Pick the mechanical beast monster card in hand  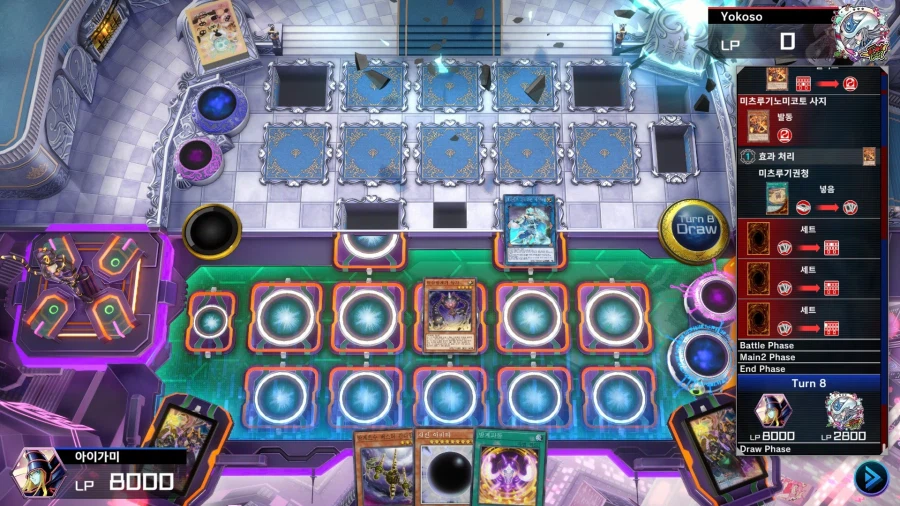pyautogui.click(x=382, y=472)
